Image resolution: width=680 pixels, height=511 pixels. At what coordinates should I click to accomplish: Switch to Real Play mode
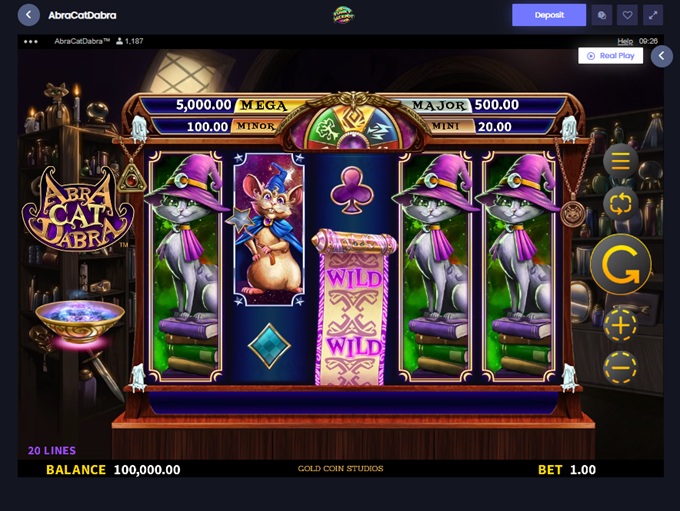611,56
